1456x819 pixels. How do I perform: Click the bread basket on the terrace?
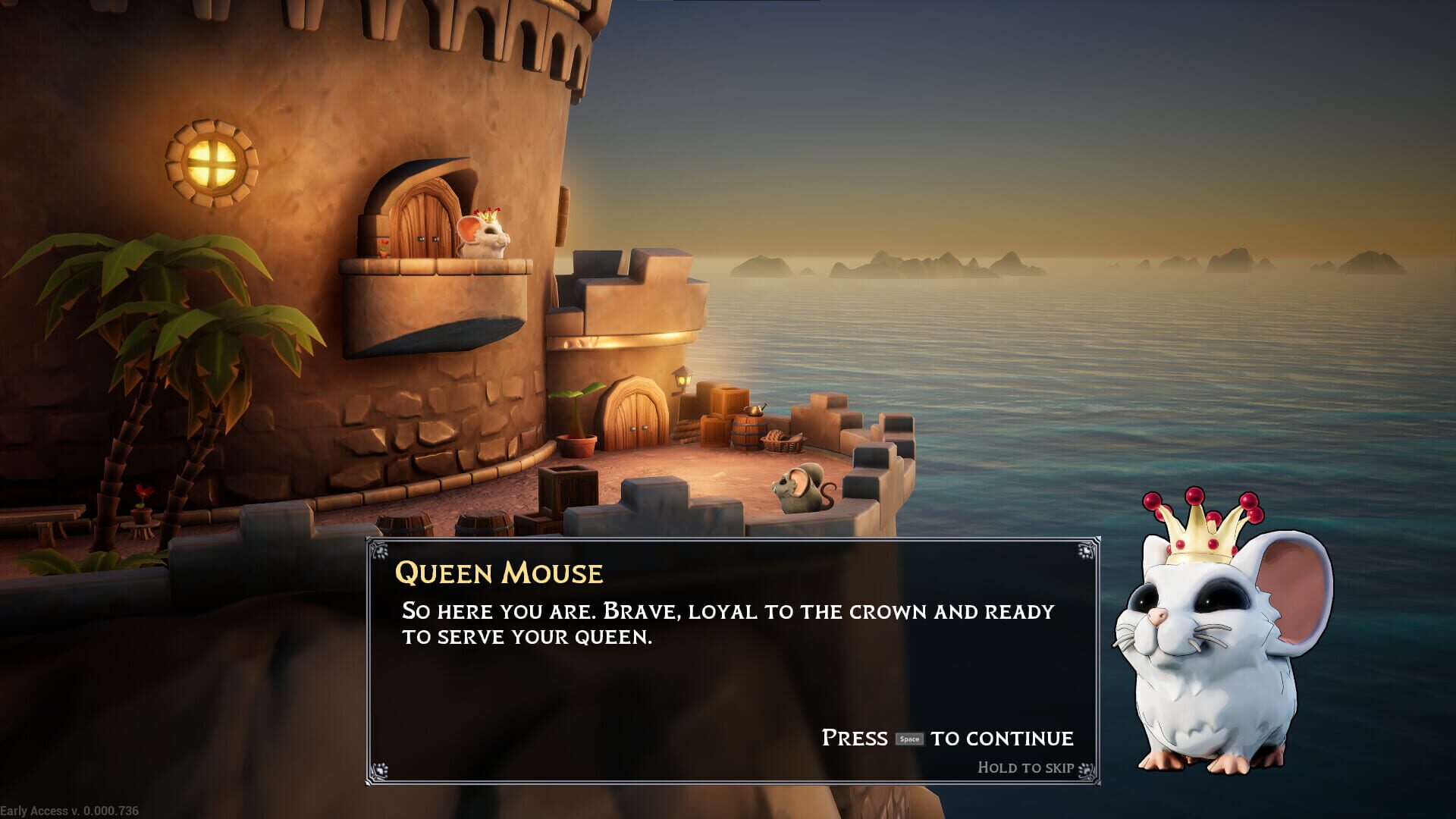click(x=781, y=442)
